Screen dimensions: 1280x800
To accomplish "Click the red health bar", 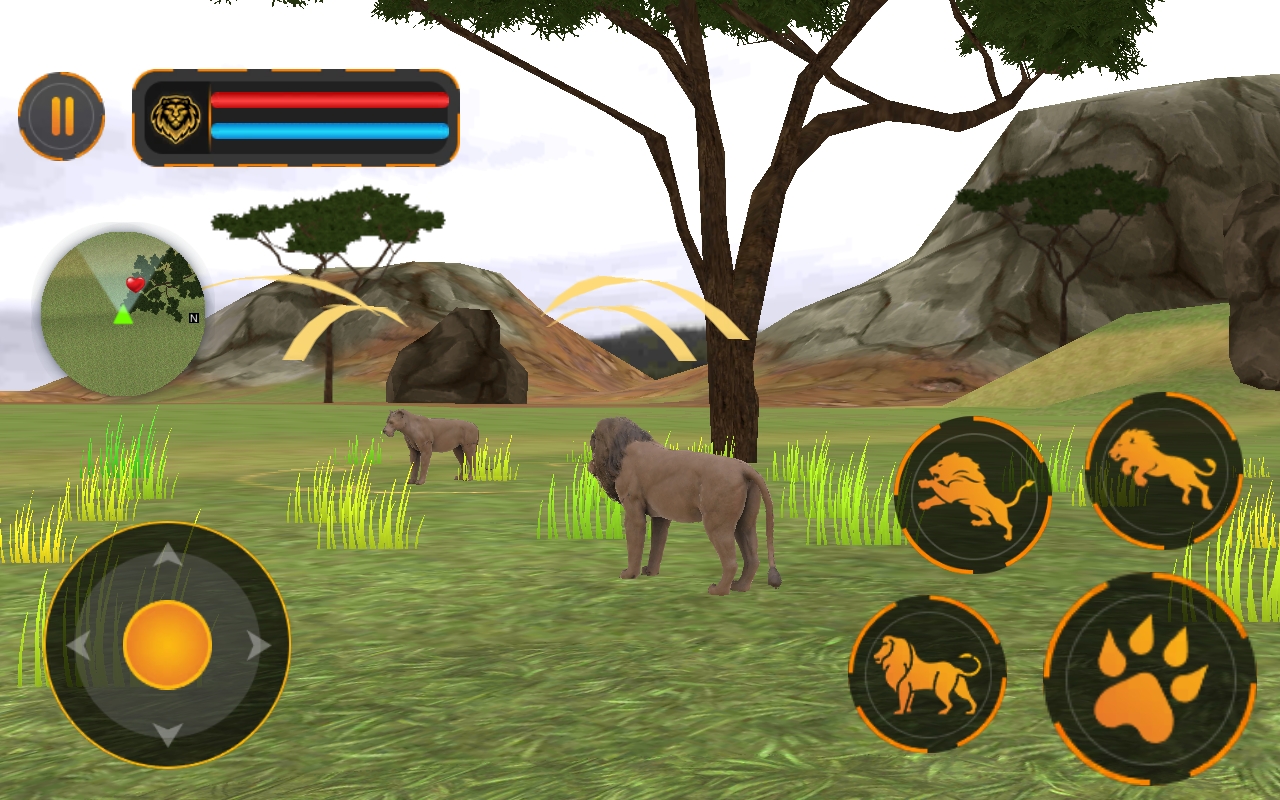I will click(x=330, y=99).
